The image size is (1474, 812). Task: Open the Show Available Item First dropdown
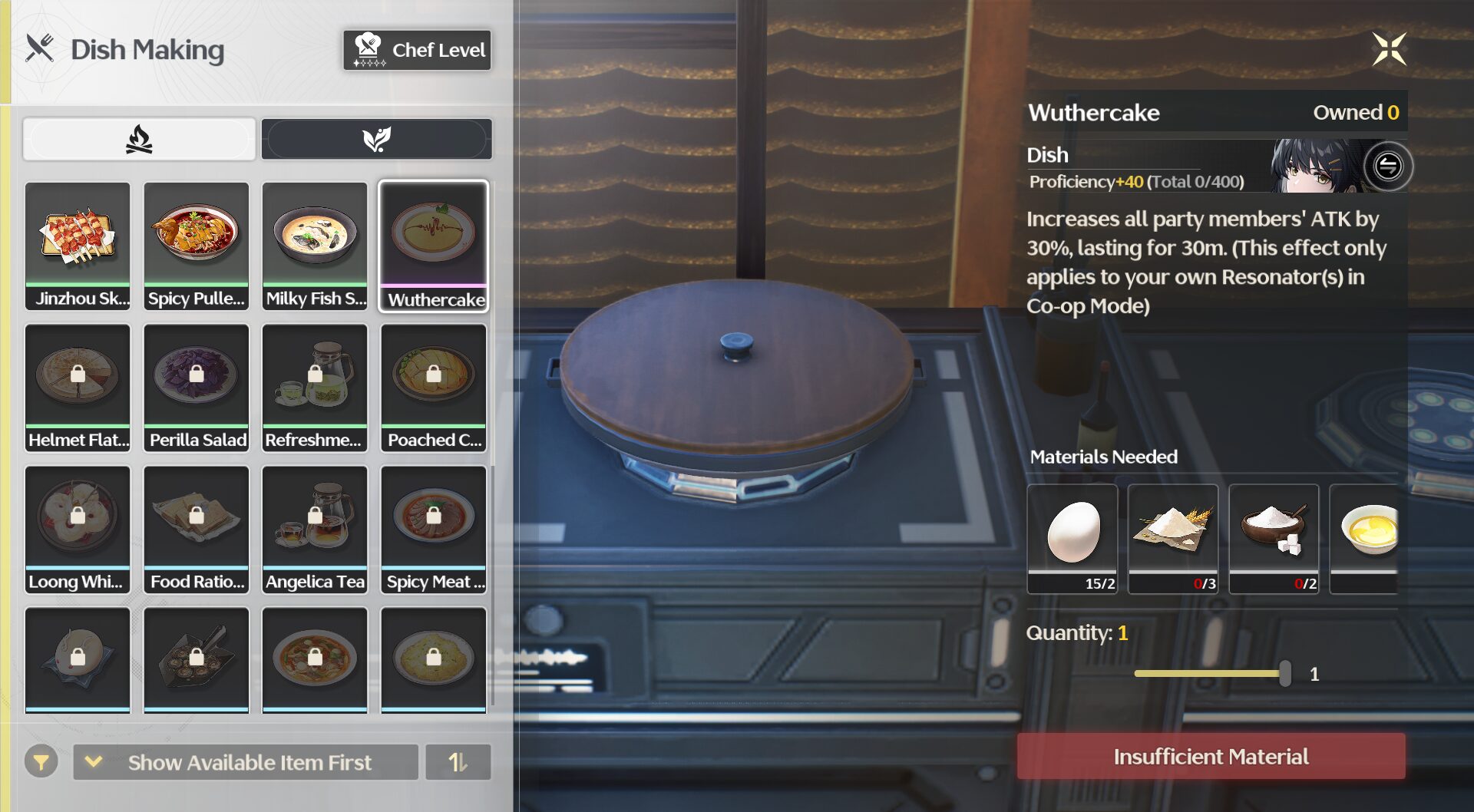point(246,762)
